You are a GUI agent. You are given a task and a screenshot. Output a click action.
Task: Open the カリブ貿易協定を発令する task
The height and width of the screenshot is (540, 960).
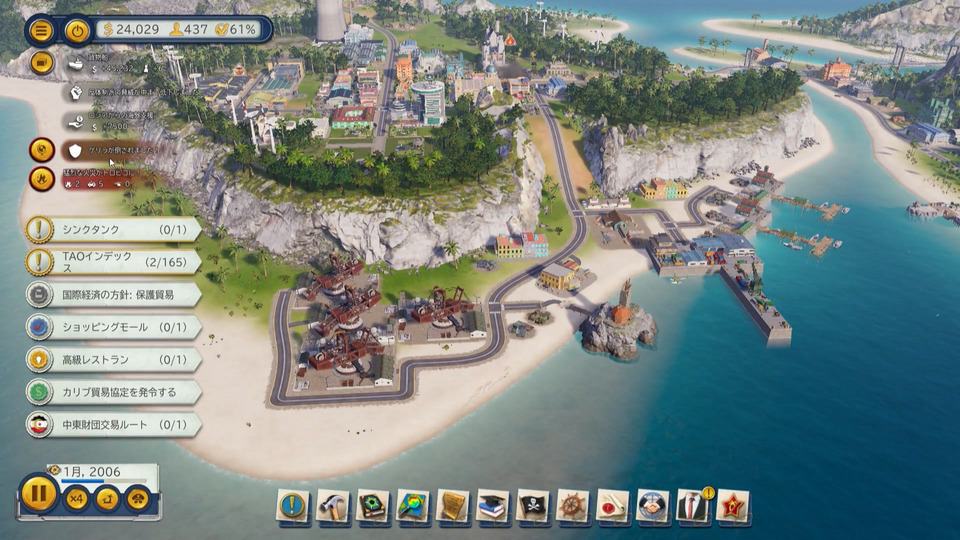(x=112, y=392)
